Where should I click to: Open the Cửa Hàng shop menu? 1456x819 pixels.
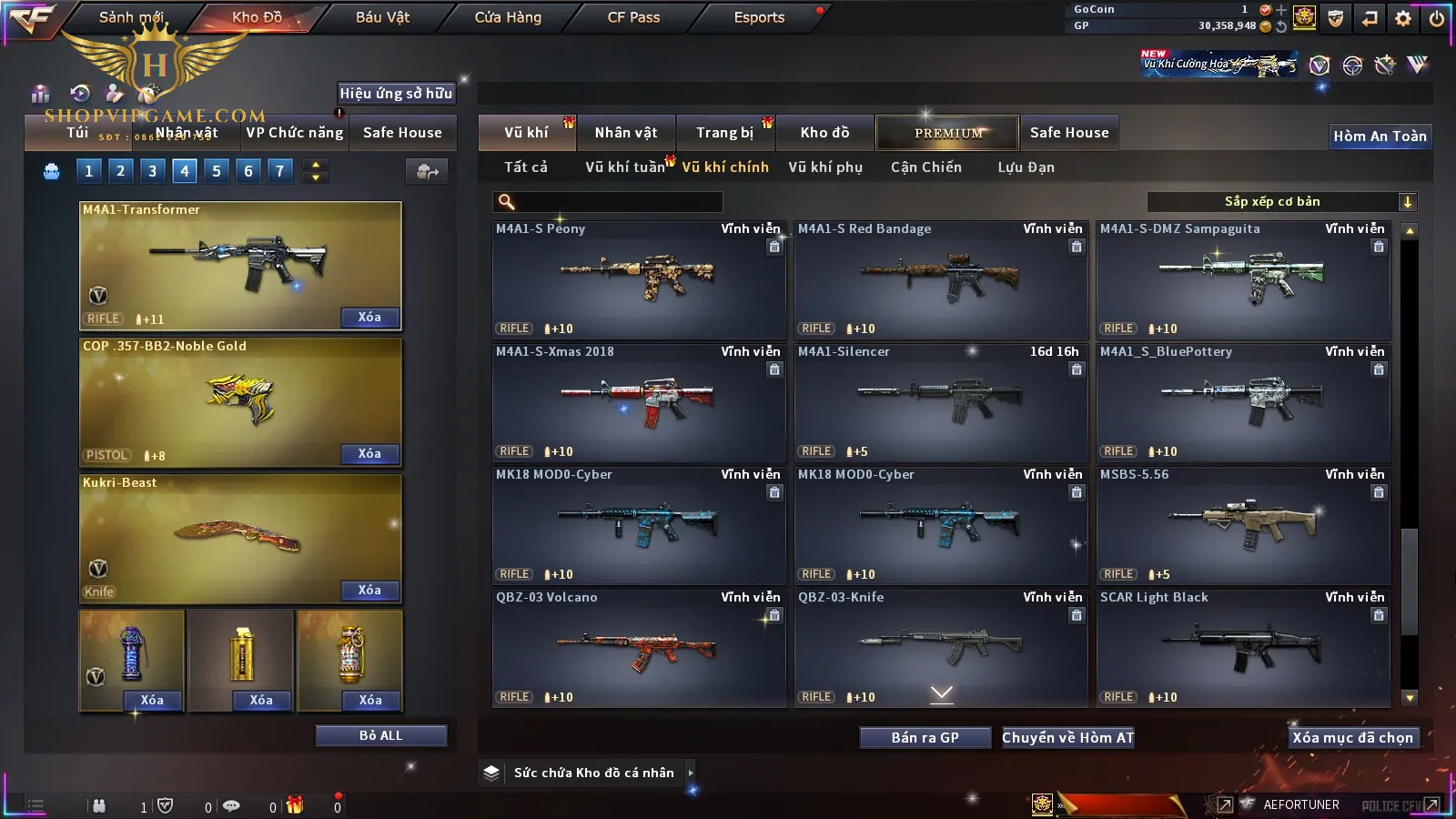(508, 17)
